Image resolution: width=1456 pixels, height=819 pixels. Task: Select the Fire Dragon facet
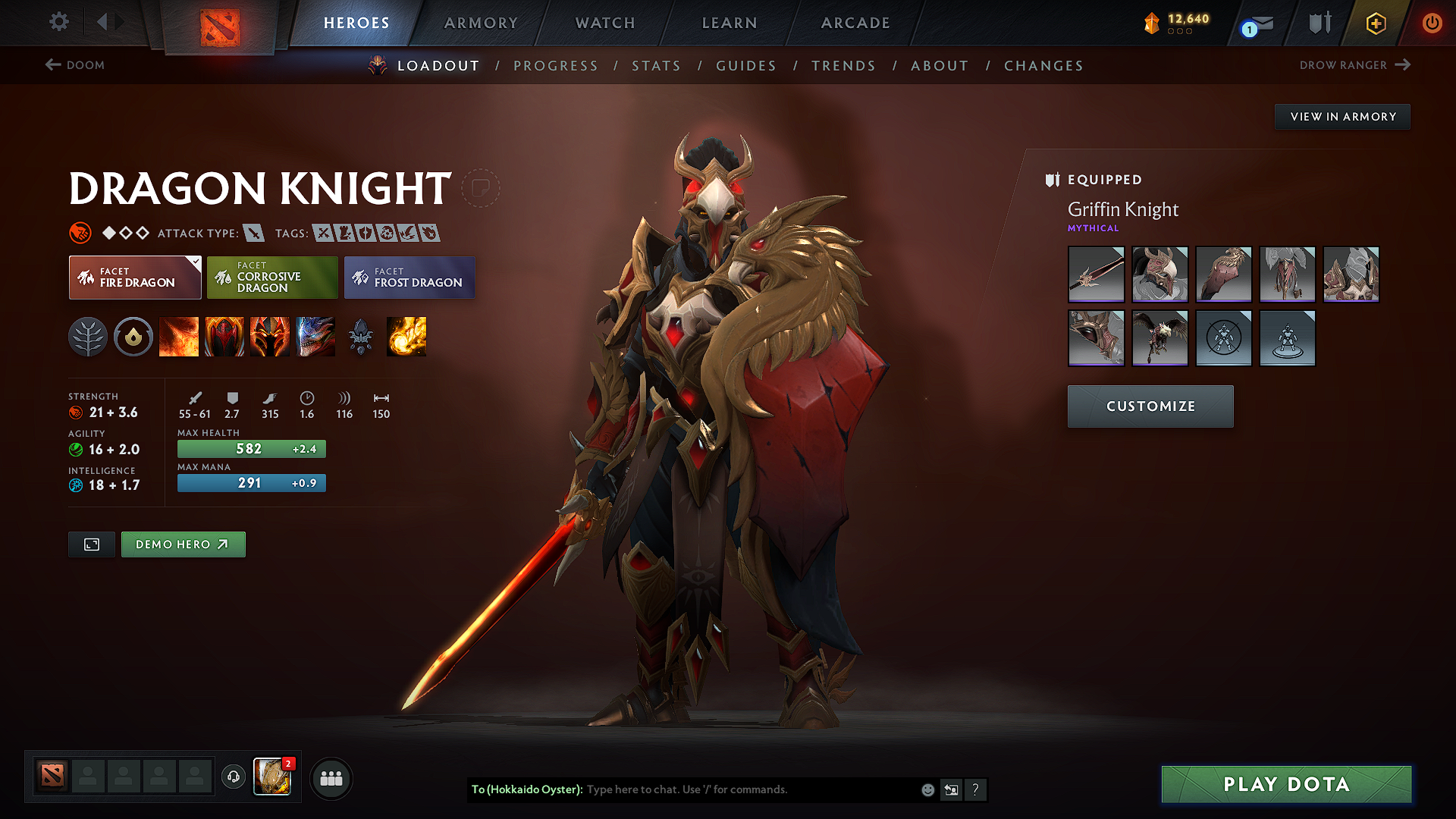[134, 278]
